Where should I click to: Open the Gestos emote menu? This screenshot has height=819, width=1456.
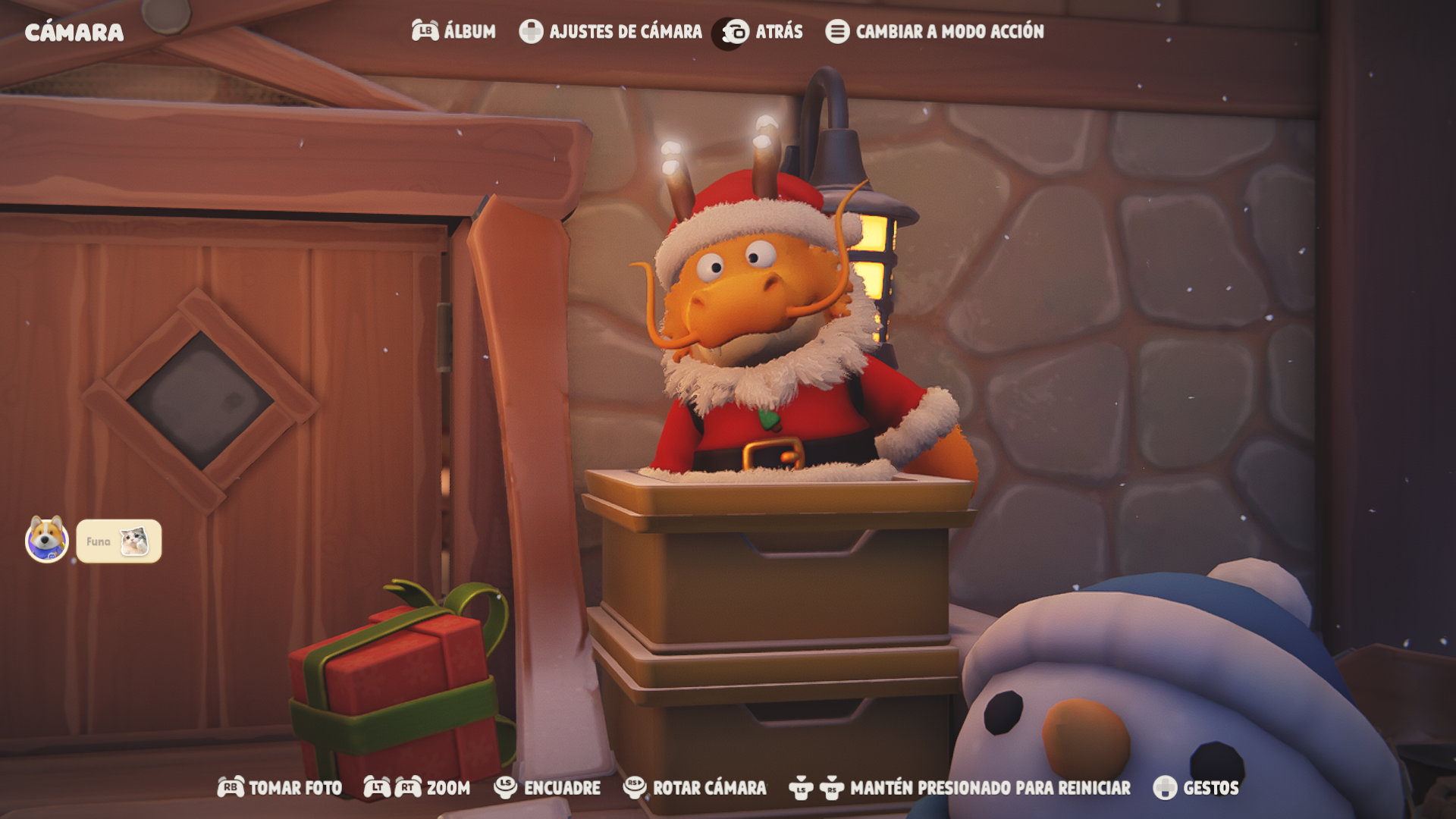[1196, 788]
